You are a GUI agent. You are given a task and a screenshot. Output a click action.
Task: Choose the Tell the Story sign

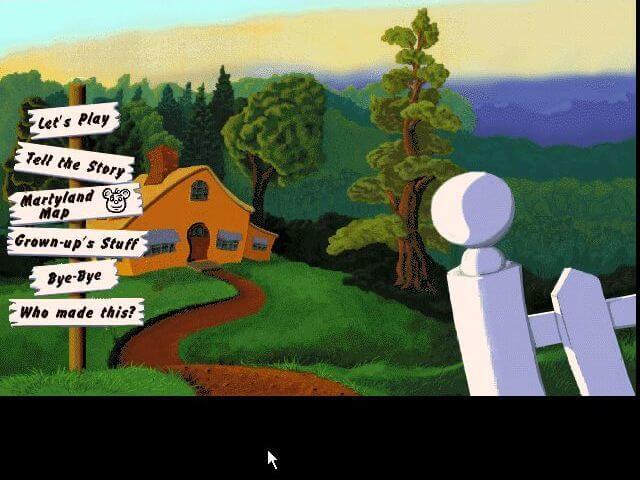[75, 163]
